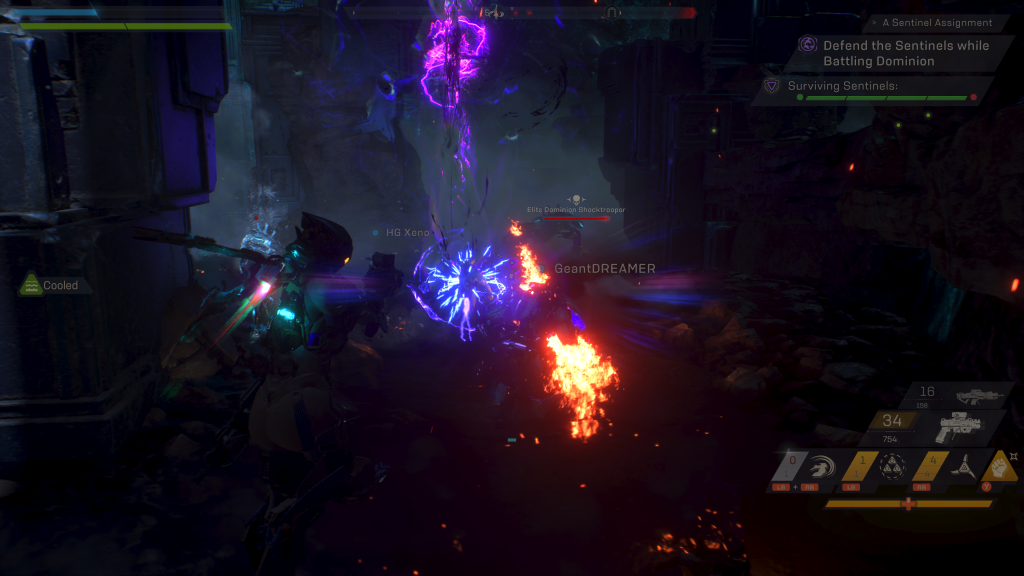Use the triple-triangle circle gear ability
This screenshot has width=1024, height=576.
(x=891, y=467)
